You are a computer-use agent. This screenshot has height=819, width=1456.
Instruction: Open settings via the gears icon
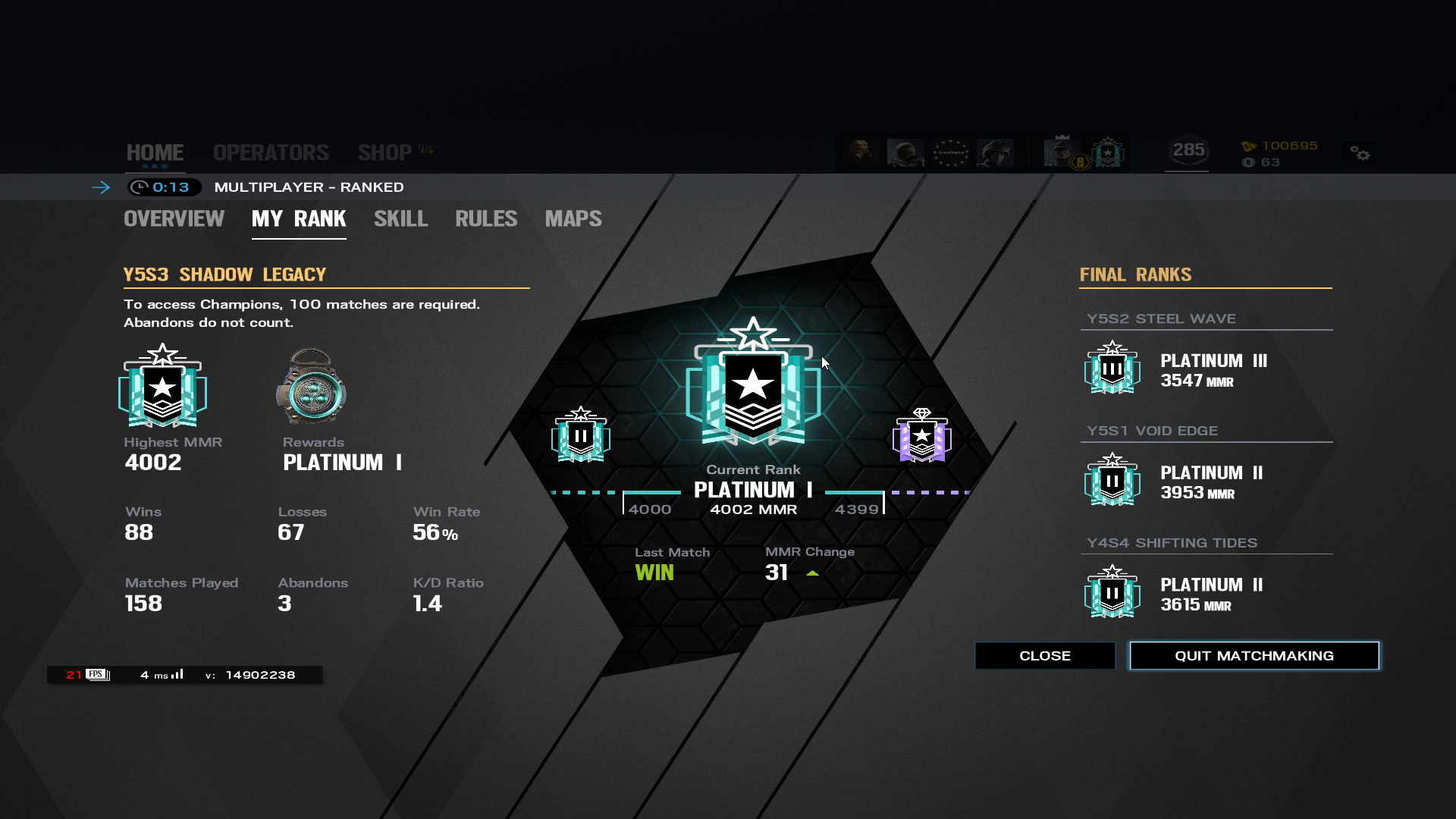pyautogui.click(x=1360, y=154)
